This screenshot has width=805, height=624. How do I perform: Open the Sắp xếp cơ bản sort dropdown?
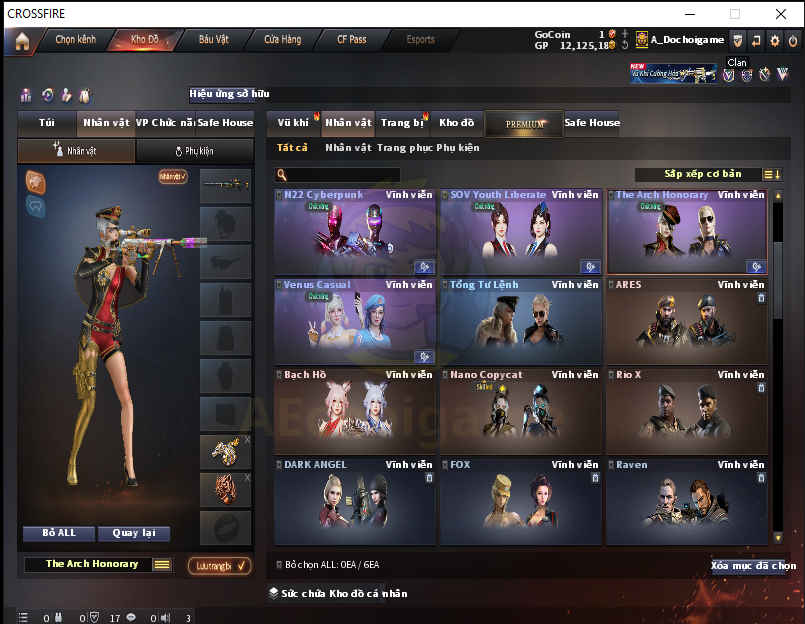703,174
